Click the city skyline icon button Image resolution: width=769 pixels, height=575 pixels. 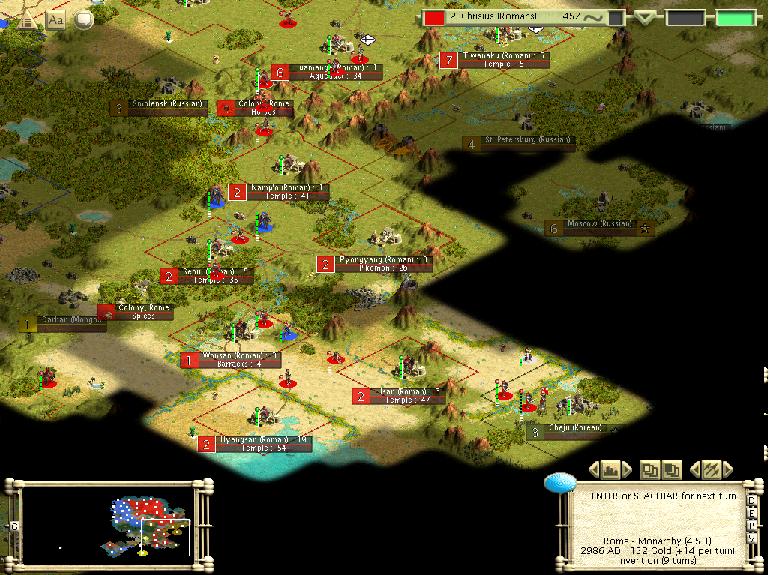point(611,468)
